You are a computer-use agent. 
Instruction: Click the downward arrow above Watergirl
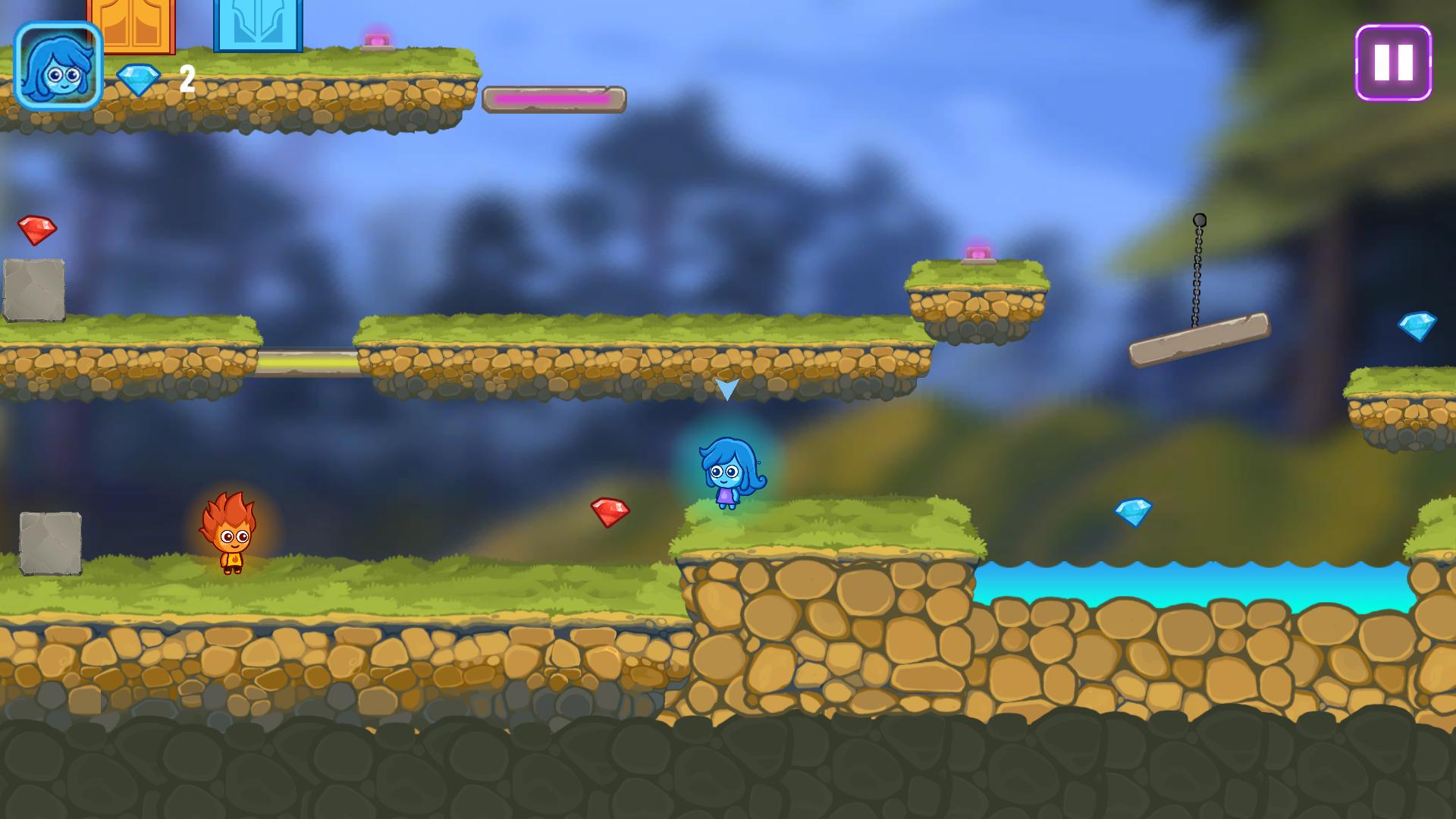pos(727,389)
